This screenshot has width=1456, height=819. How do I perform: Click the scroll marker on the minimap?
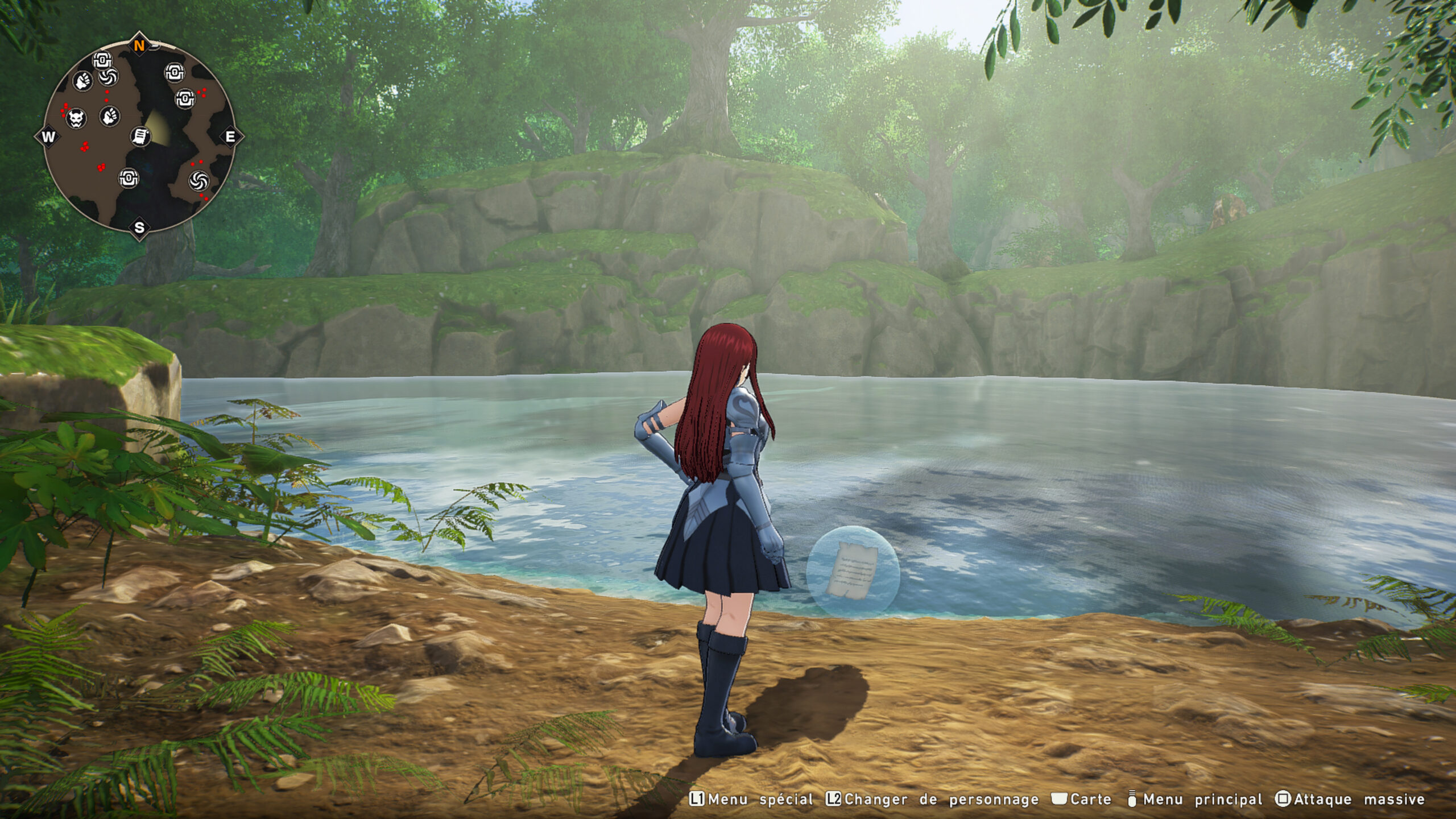[x=140, y=136]
